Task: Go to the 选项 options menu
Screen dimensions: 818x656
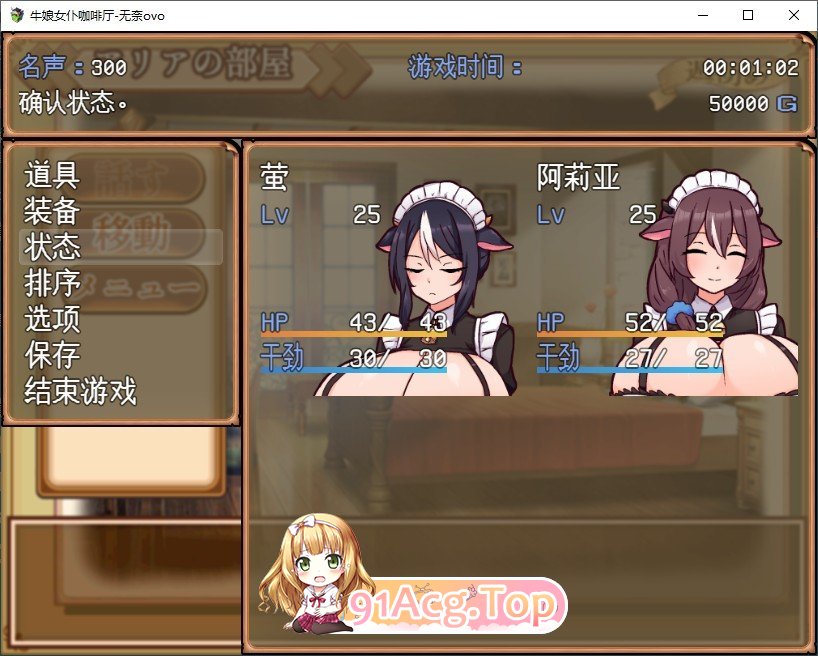Action: pos(52,319)
